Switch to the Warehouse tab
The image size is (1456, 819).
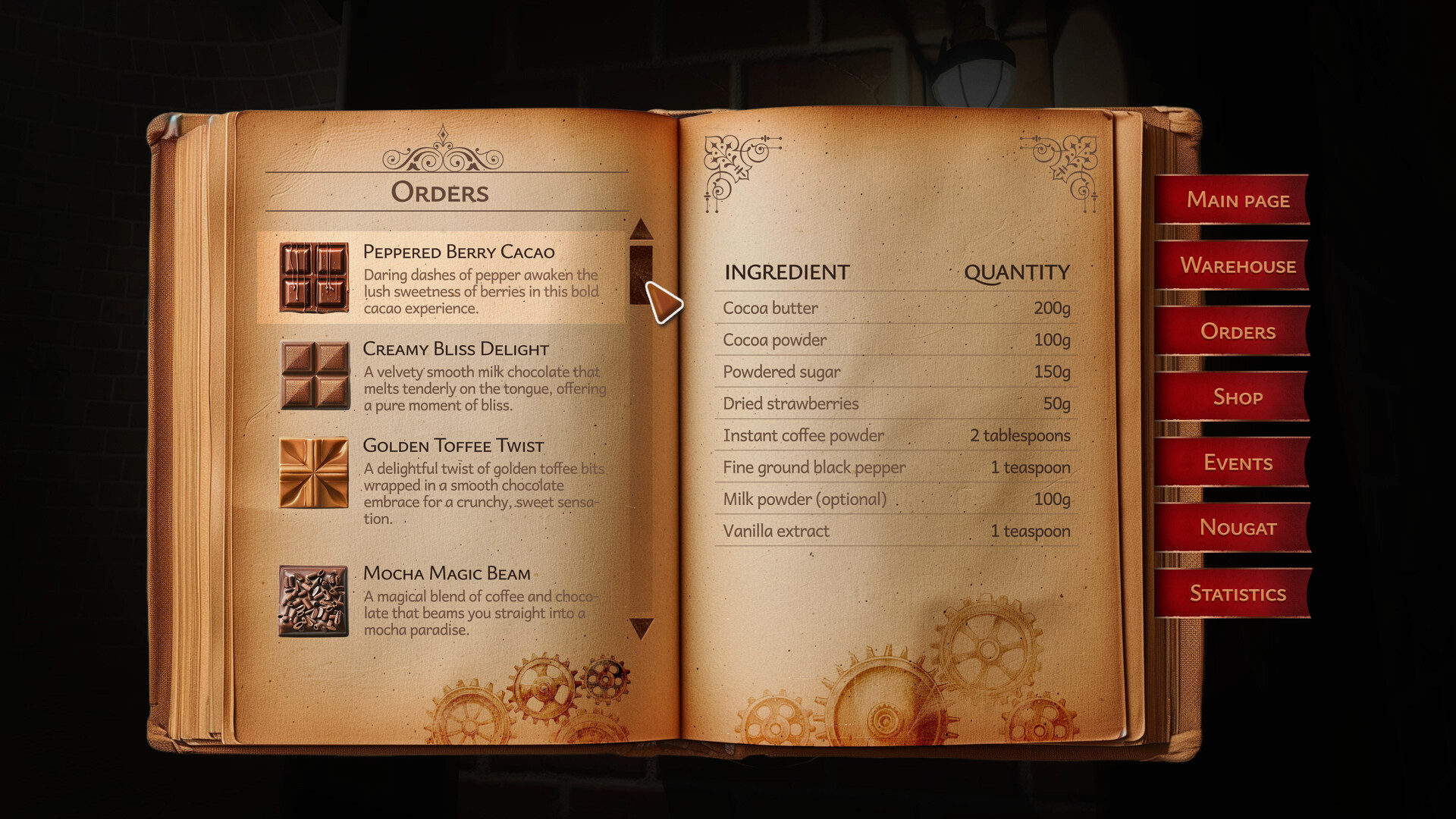[1238, 266]
